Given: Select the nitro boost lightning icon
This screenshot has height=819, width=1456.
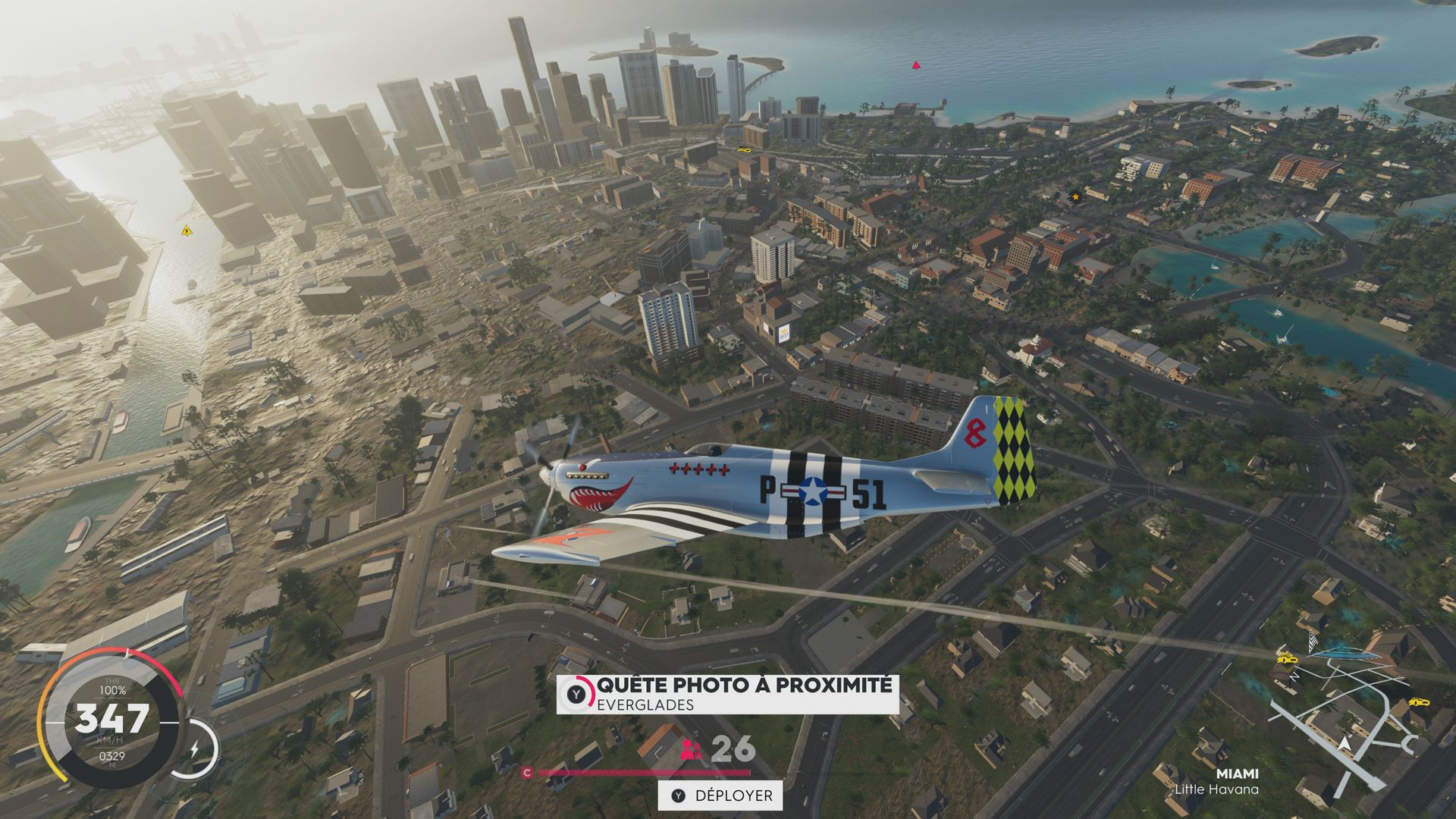Looking at the screenshot, I should [196, 748].
